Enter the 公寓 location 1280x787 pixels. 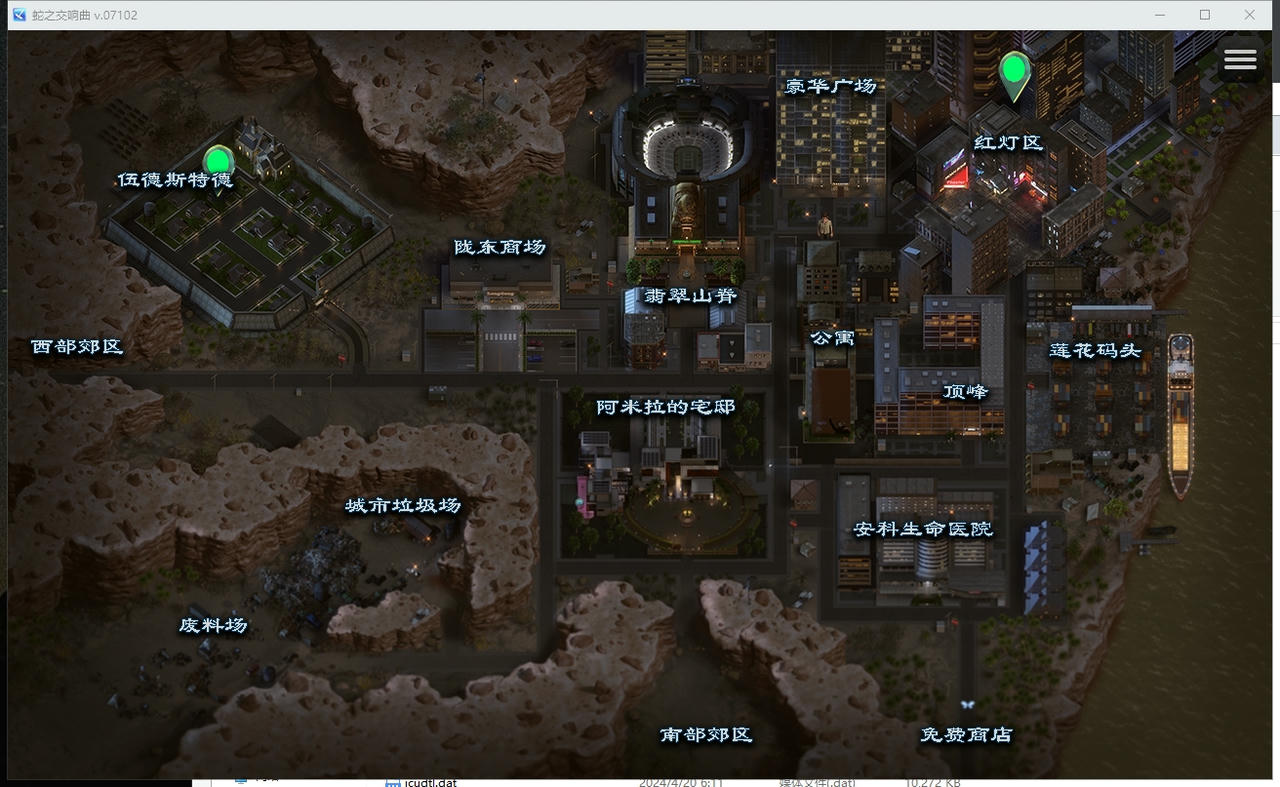point(834,338)
